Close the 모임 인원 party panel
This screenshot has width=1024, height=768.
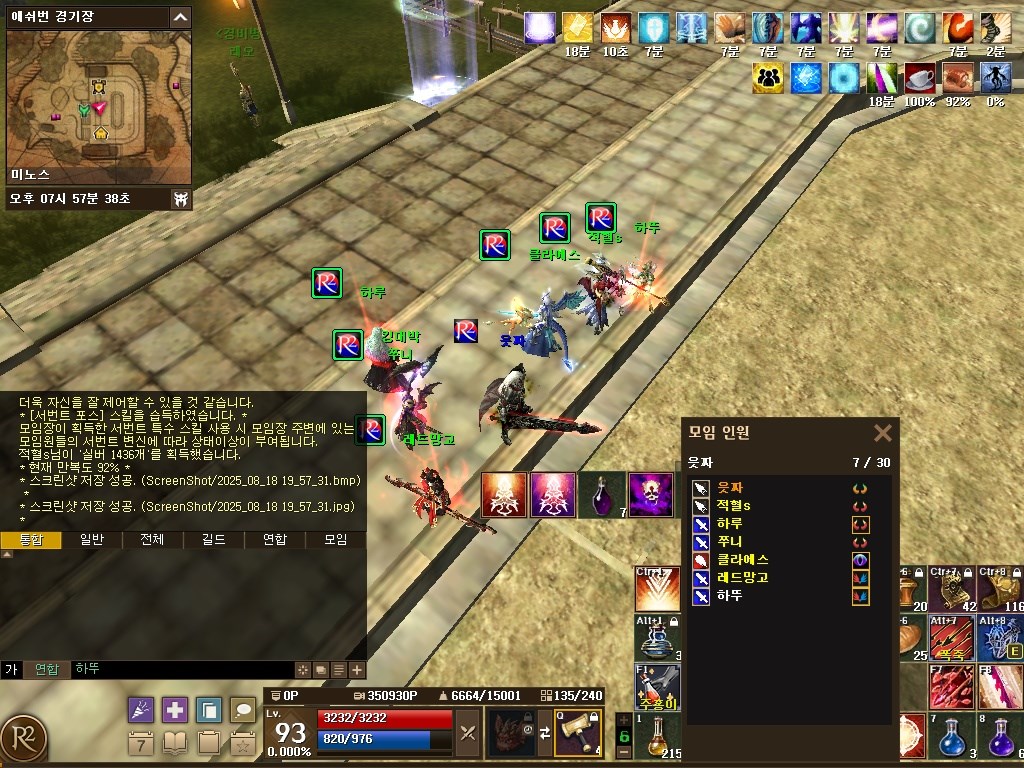coord(882,433)
